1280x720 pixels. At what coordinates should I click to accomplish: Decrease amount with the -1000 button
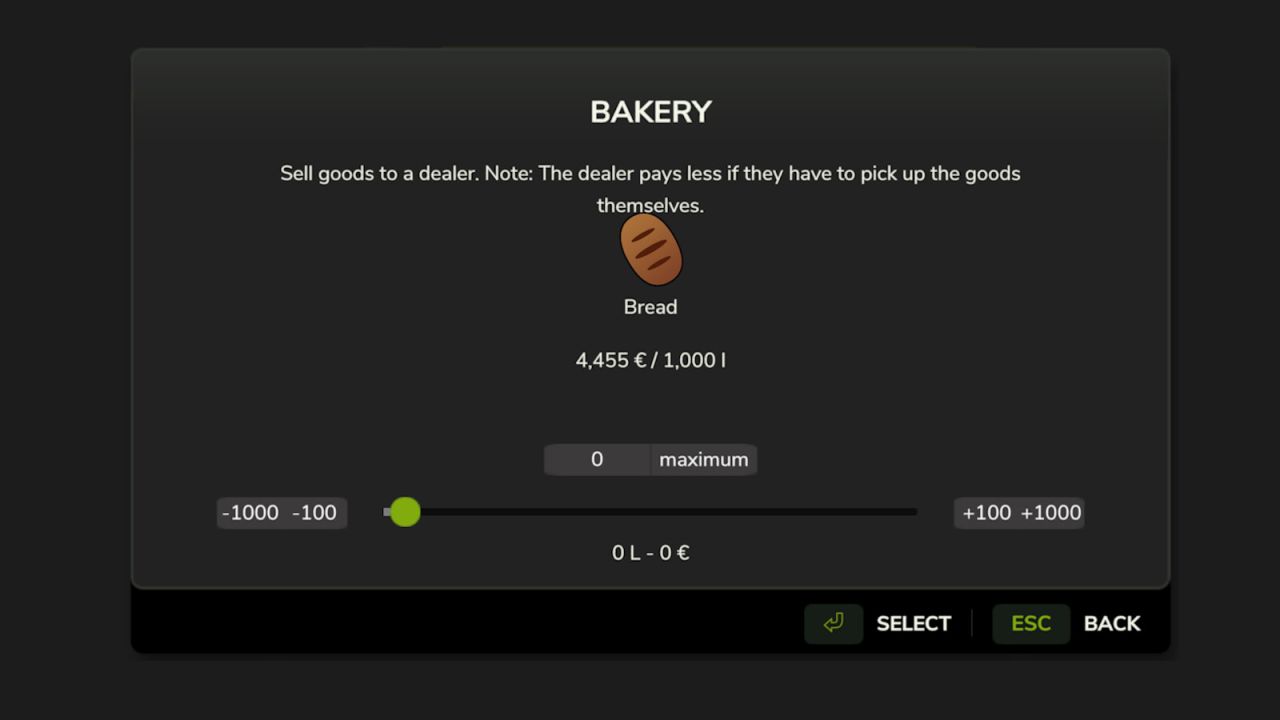click(x=251, y=513)
